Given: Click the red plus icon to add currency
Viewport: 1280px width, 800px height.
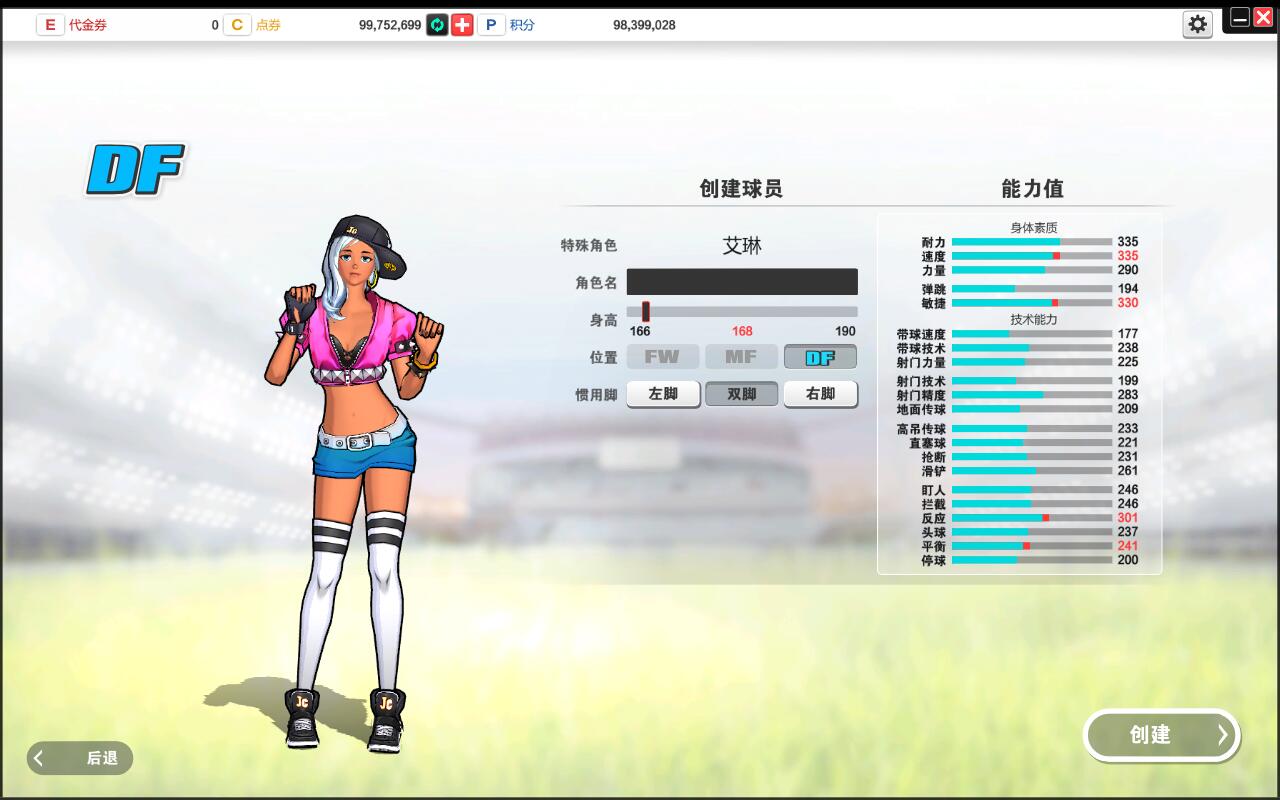Looking at the screenshot, I should click(x=461, y=24).
